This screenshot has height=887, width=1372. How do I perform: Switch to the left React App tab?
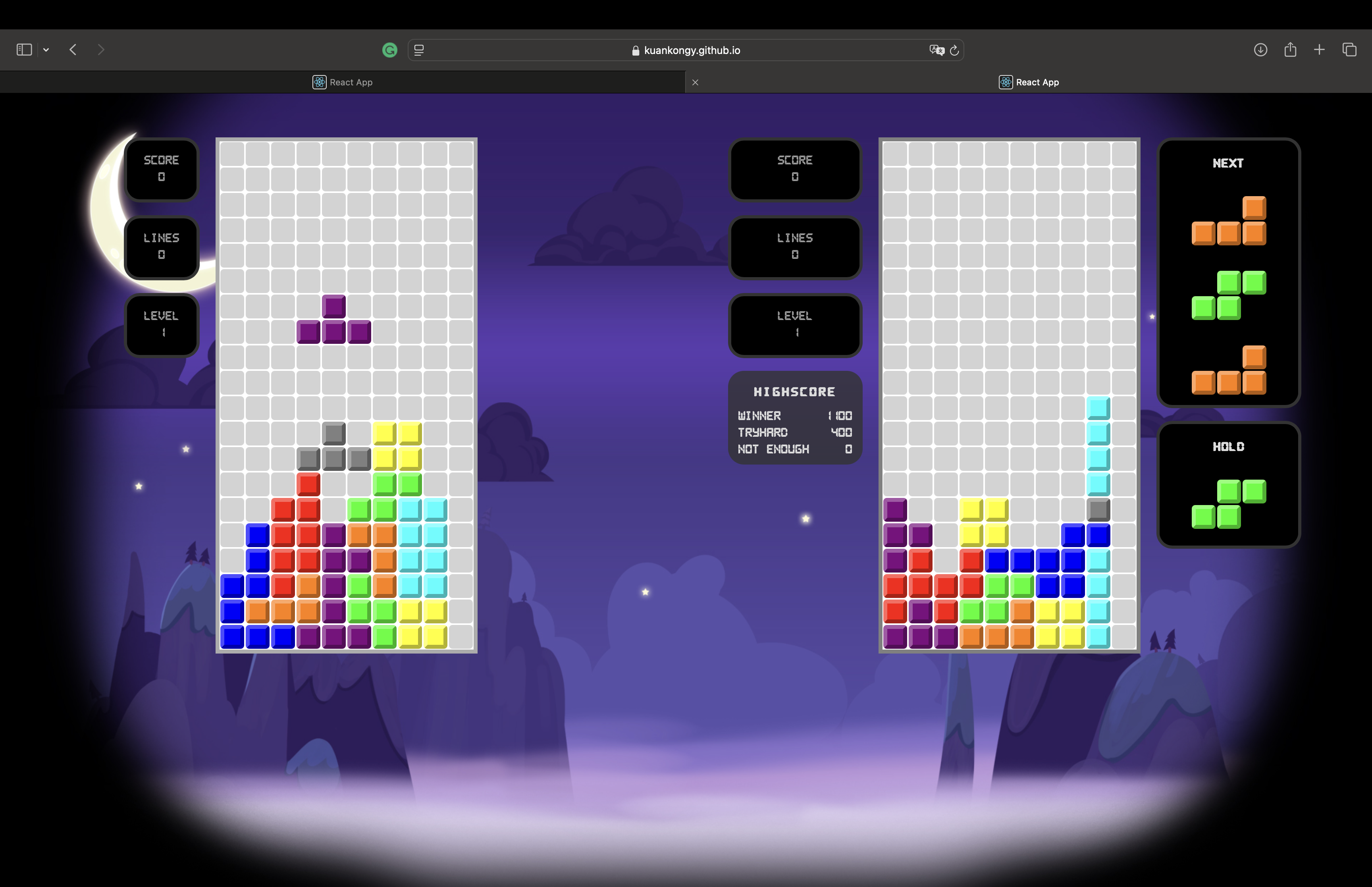pos(343,82)
